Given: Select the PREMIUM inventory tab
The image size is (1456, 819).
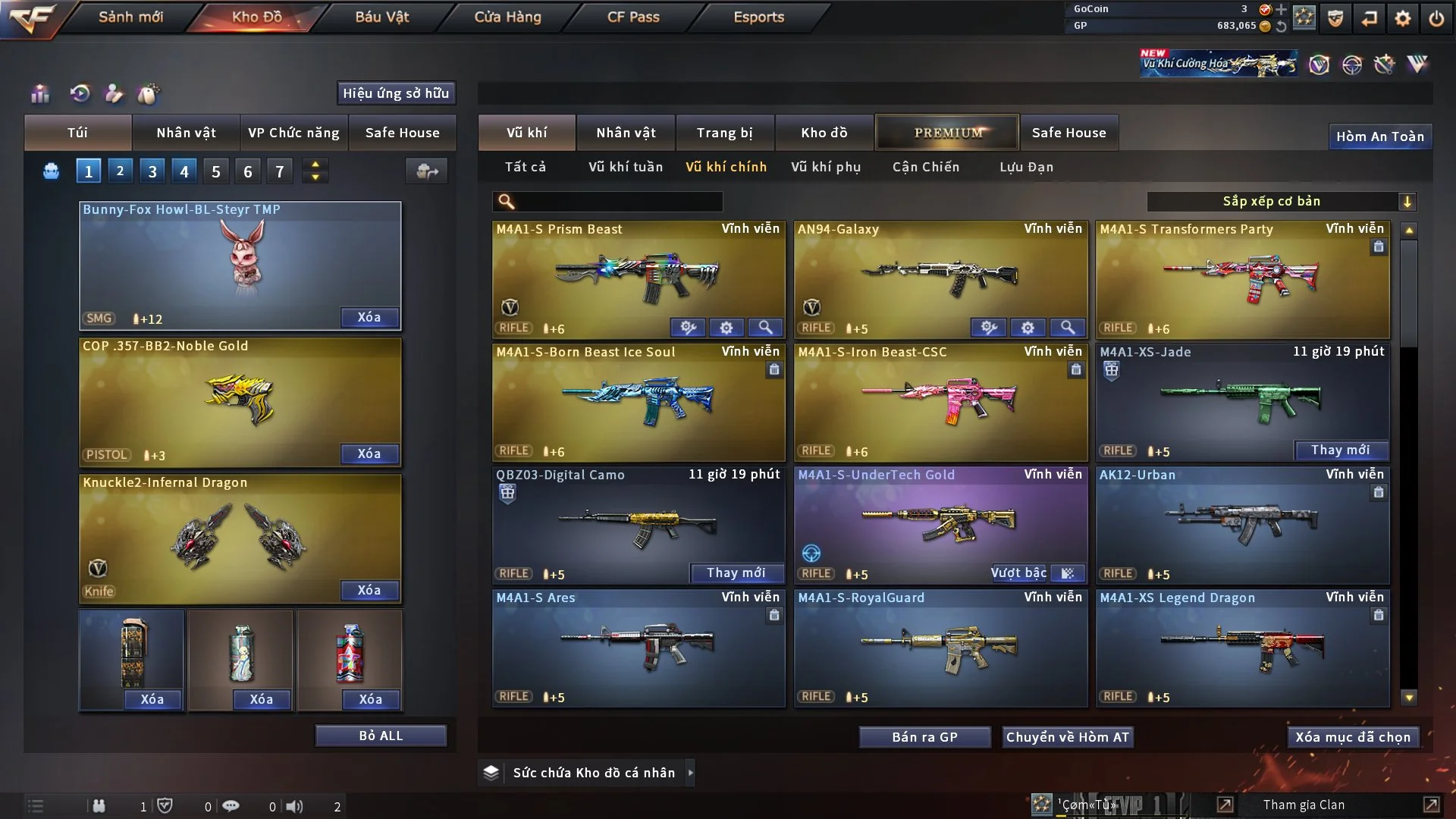Looking at the screenshot, I should (x=948, y=133).
